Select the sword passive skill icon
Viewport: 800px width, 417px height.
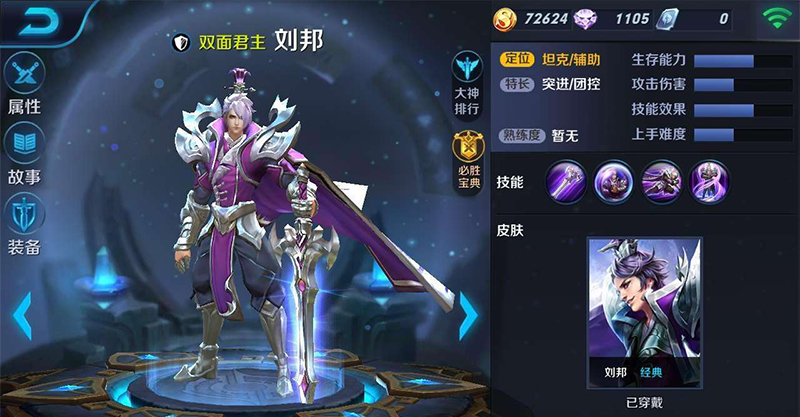click(x=566, y=182)
